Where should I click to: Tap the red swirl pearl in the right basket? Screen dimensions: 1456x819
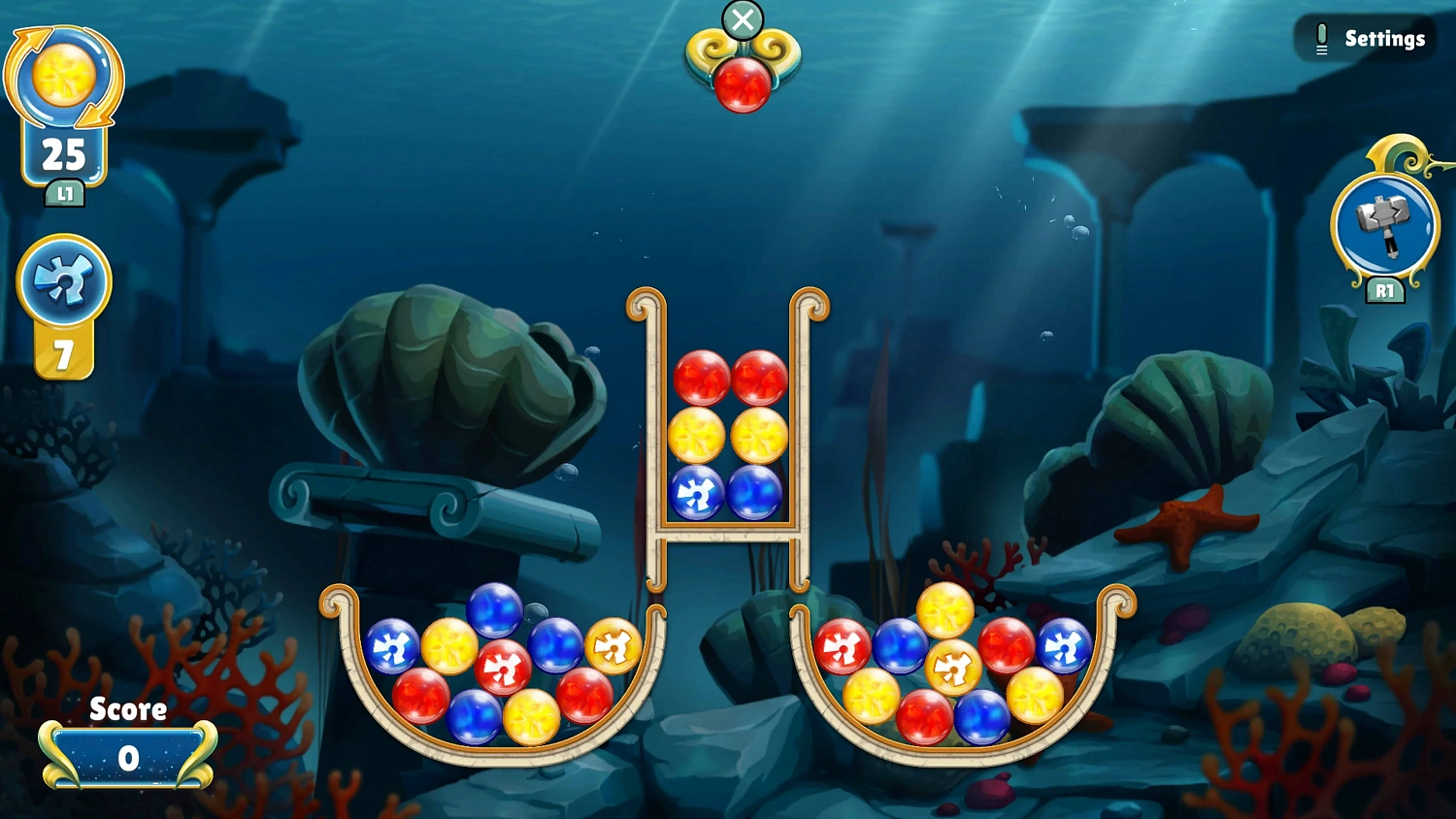point(846,645)
